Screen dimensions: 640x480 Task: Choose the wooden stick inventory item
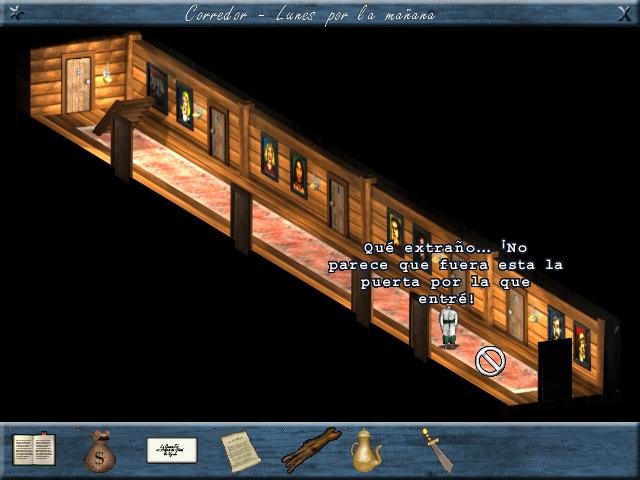[310, 449]
